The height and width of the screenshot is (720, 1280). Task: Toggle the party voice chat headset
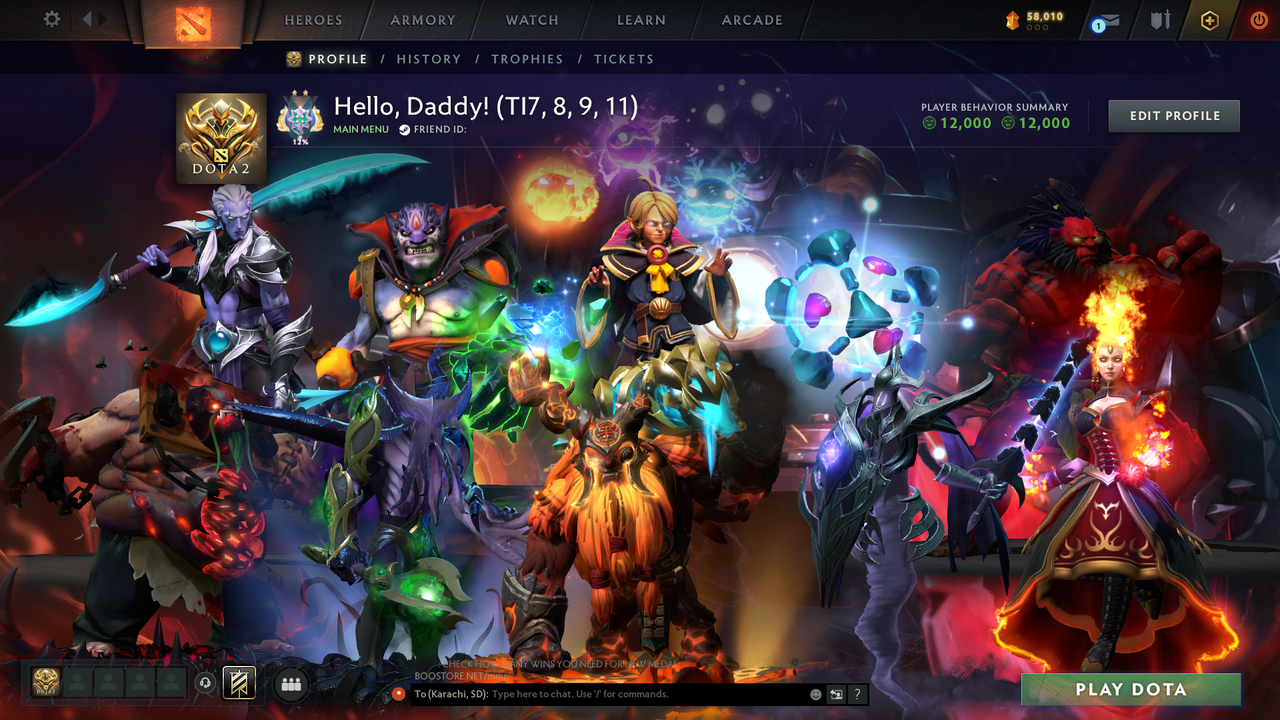tap(204, 684)
